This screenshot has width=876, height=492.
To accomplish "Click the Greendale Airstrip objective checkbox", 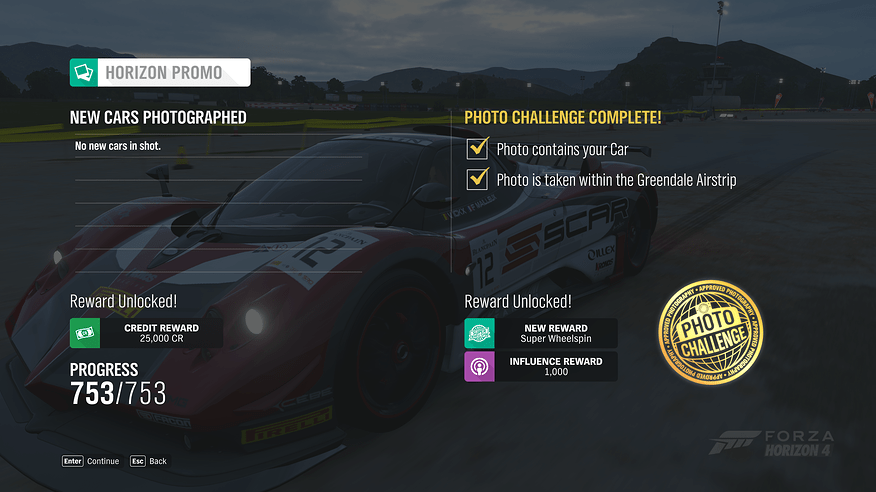I will tap(477, 180).
